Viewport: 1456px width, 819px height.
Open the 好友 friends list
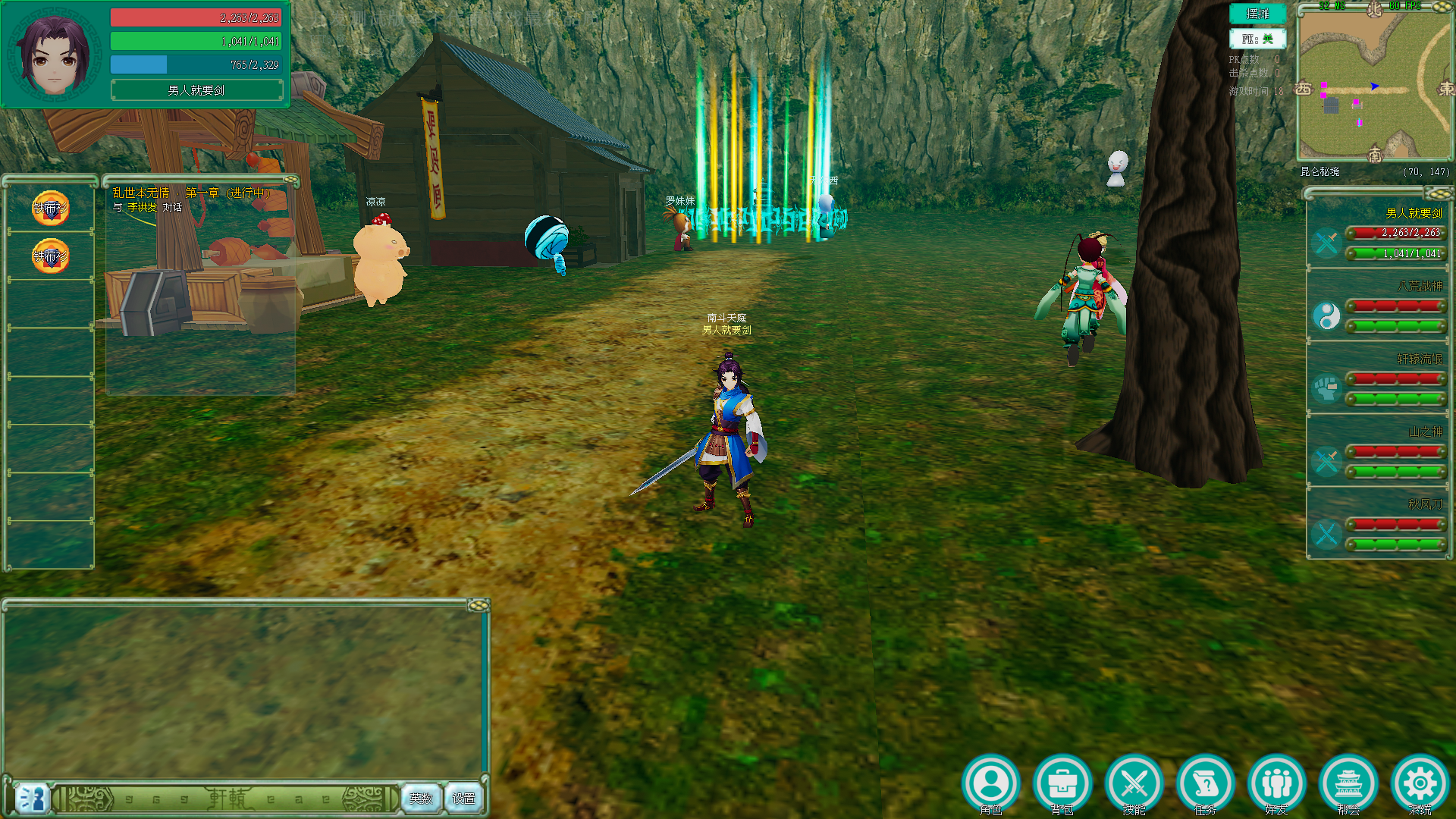tap(1277, 783)
